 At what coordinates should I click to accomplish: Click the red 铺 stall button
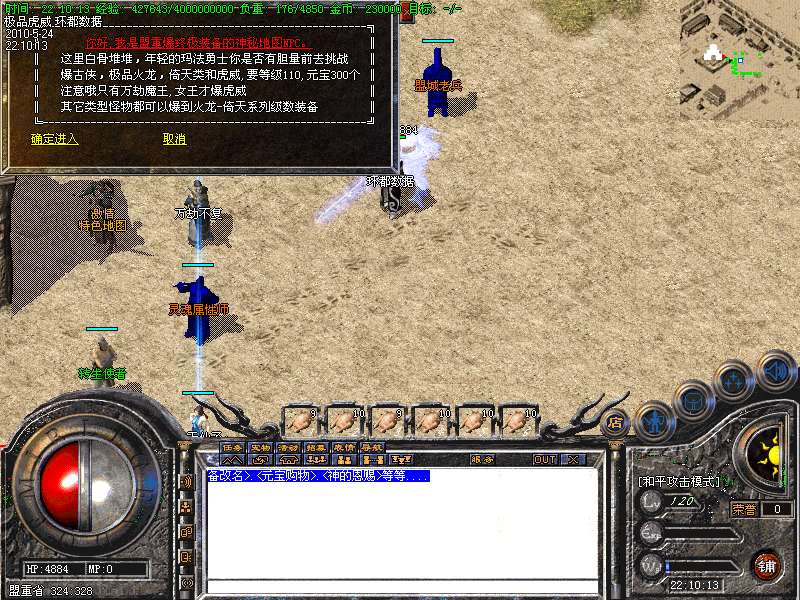tap(767, 564)
